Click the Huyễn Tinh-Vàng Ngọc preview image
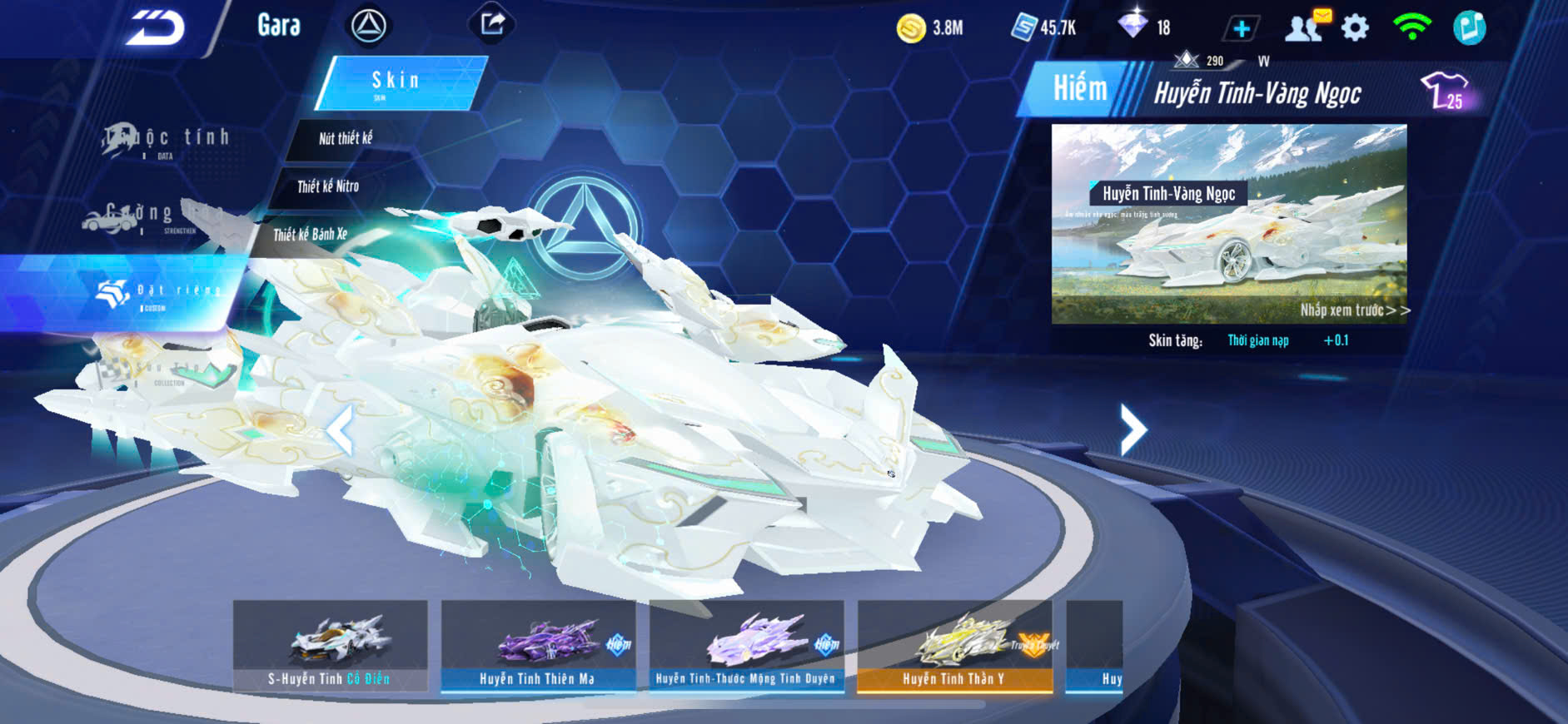Viewport: 1568px width, 724px height. (1229, 223)
